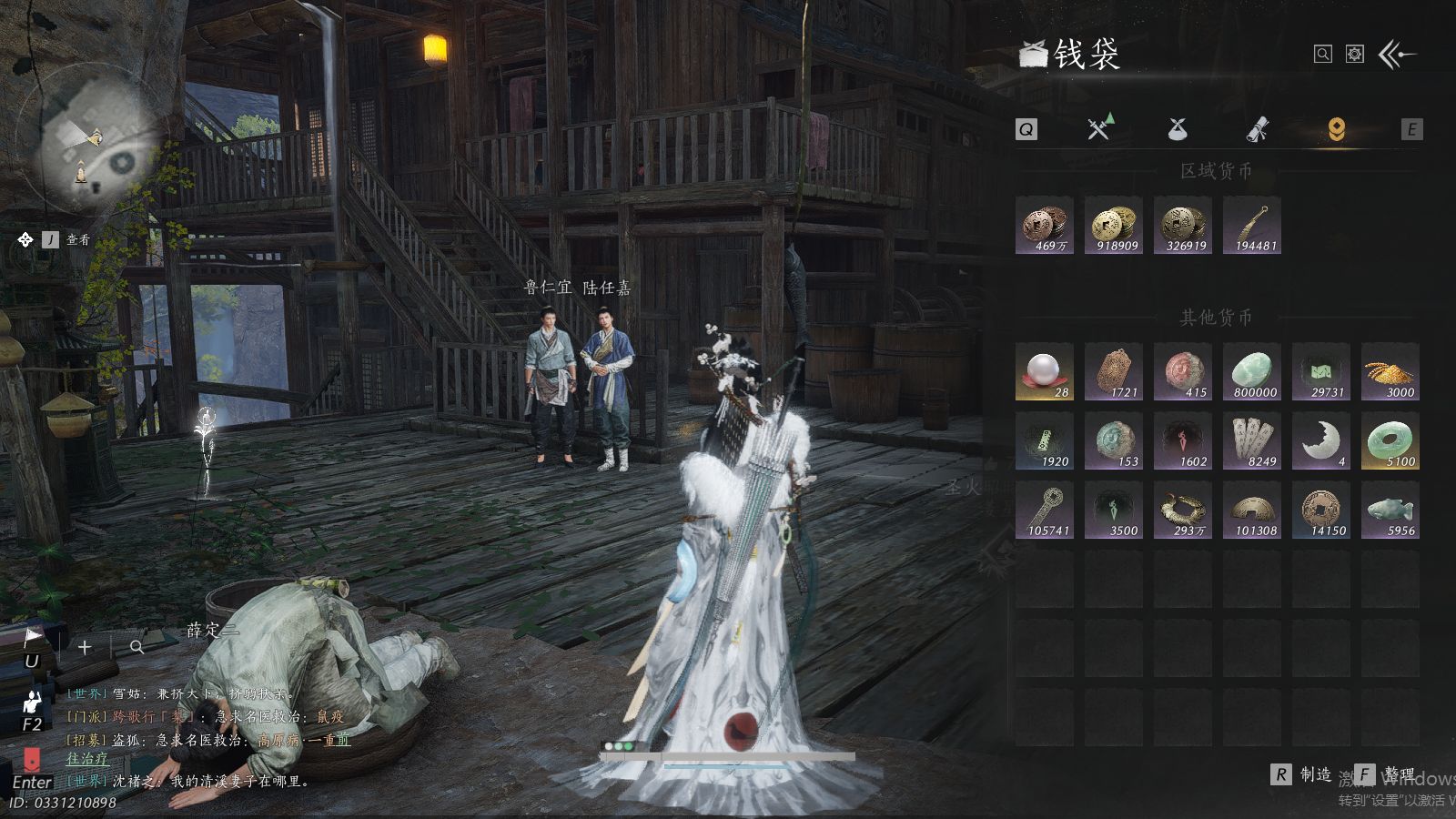Image resolution: width=1456 pixels, height=819 pixels.
Task: Open the inventory search magnifier
Action: click(1323, 55)
